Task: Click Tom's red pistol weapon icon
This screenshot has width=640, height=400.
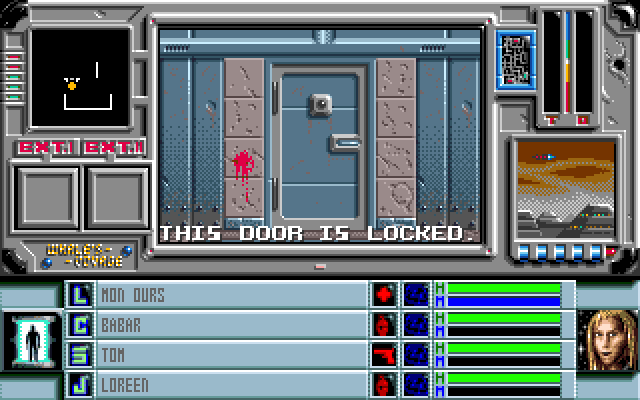Action: click(385, 355)
